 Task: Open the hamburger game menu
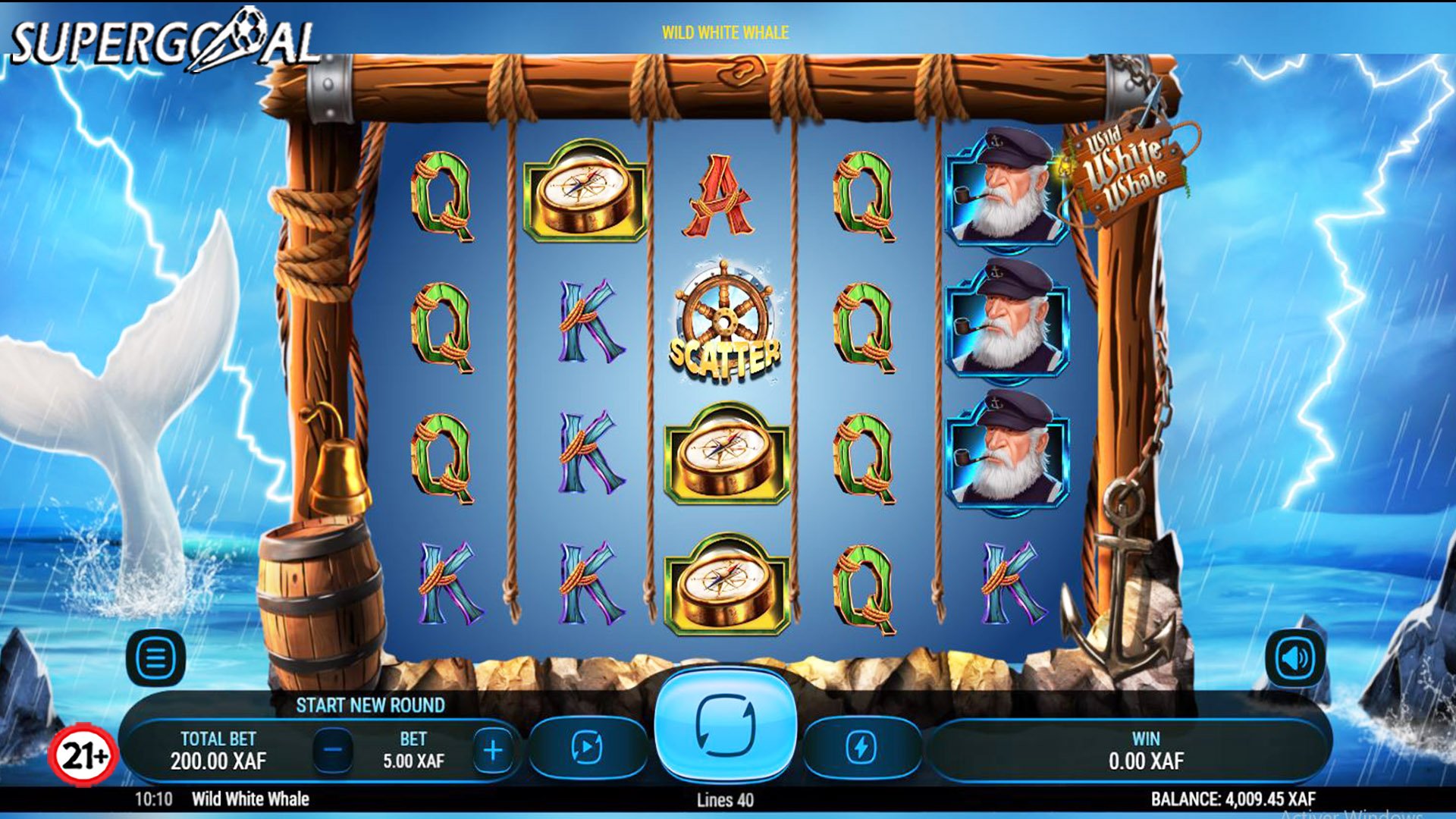point(155,658)
